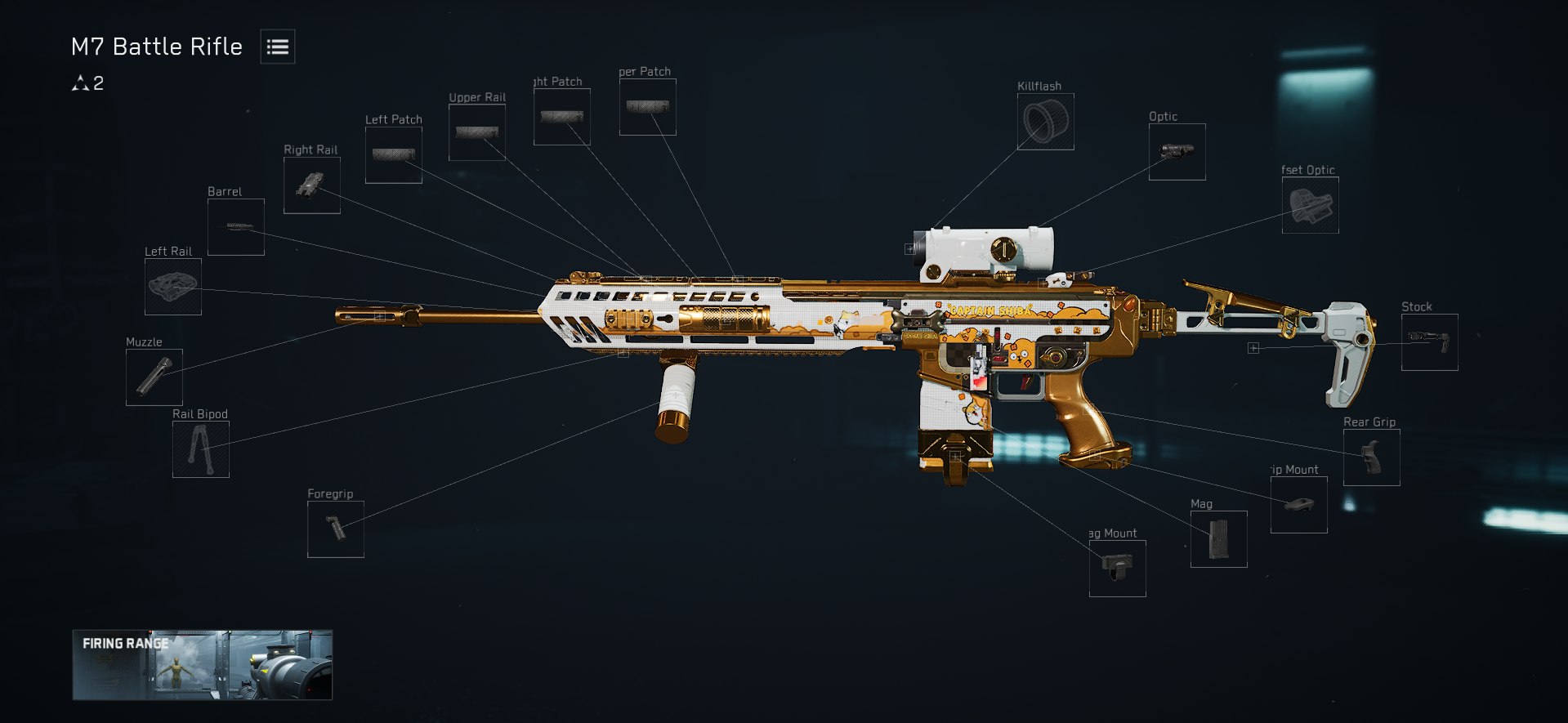The image size is (1568, 723).
Task: Open the Grip Mount slot
Action: 1299,505
